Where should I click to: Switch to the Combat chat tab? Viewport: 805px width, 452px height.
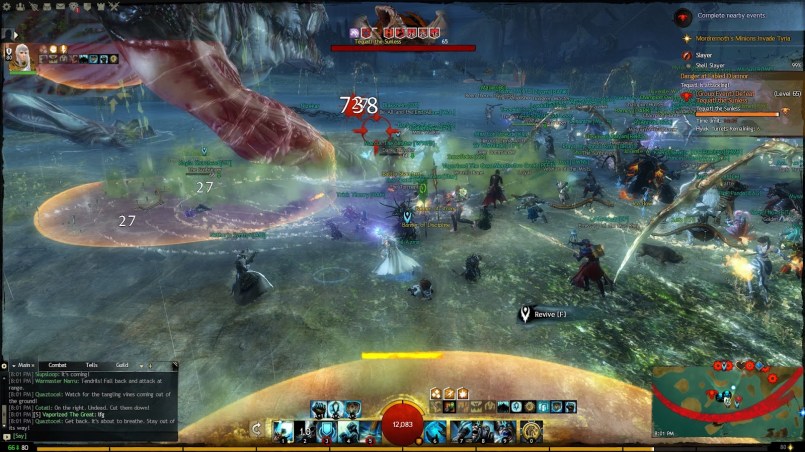click(x=58, y=366)
